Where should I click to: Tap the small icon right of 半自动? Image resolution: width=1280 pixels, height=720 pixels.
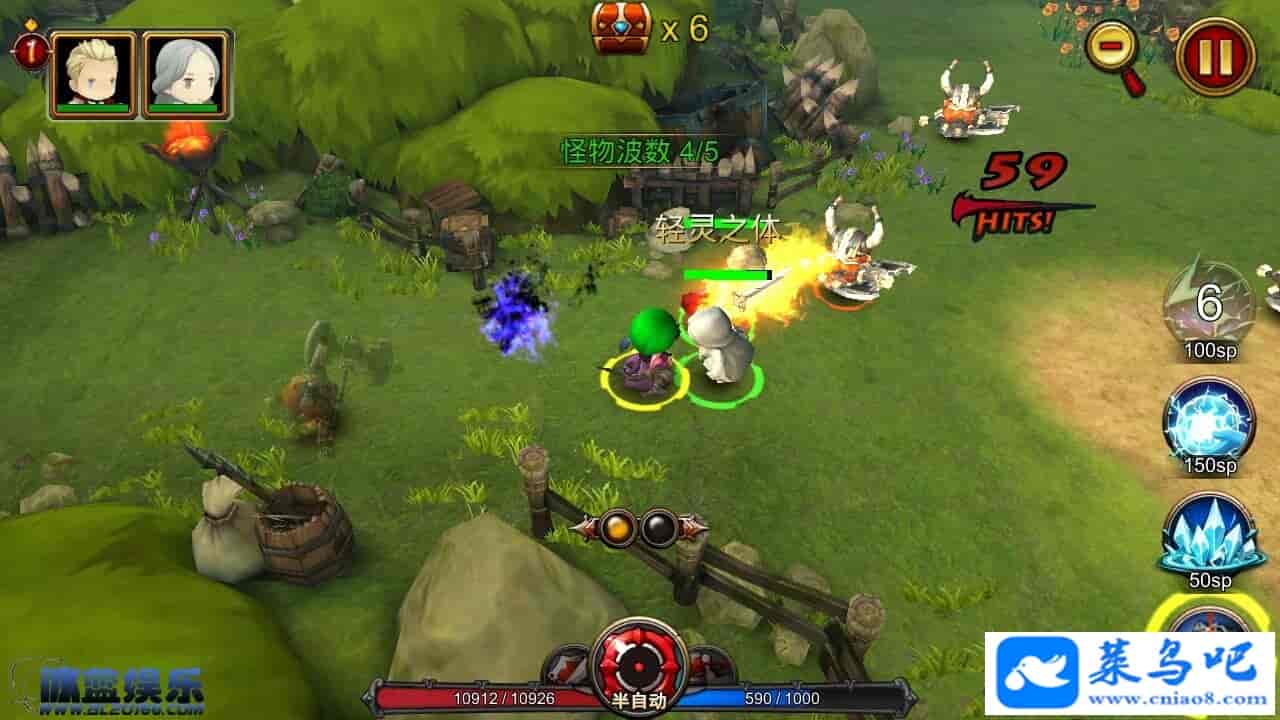click(x=711, y=666)
